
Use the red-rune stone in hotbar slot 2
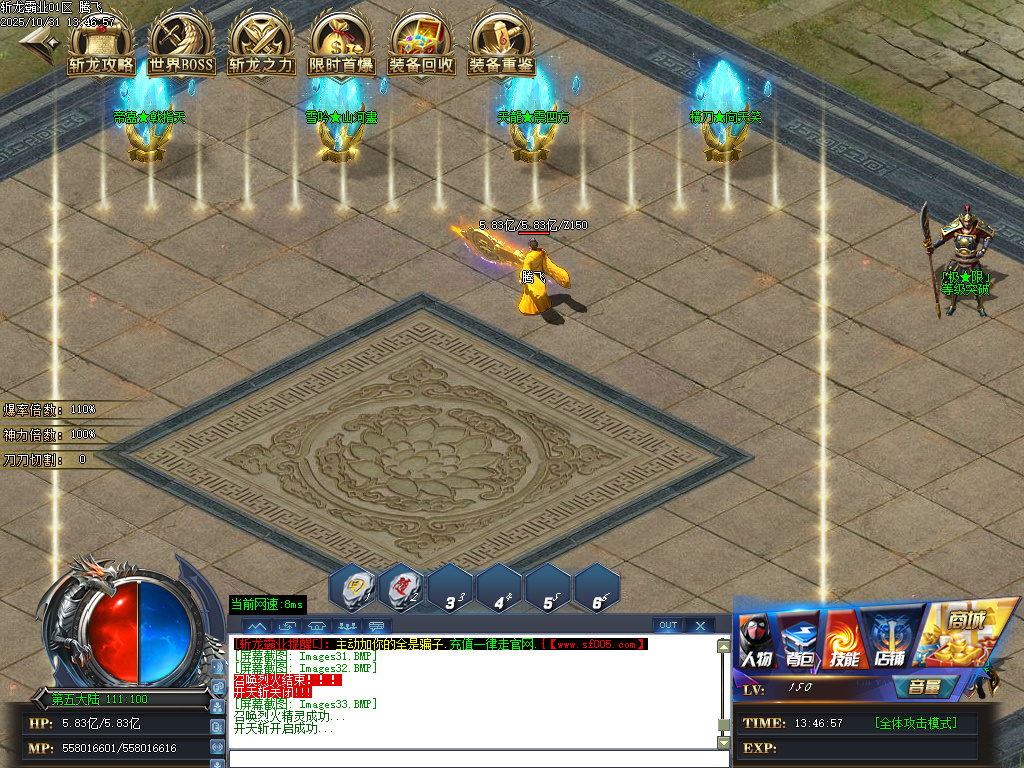click(403, 587)
